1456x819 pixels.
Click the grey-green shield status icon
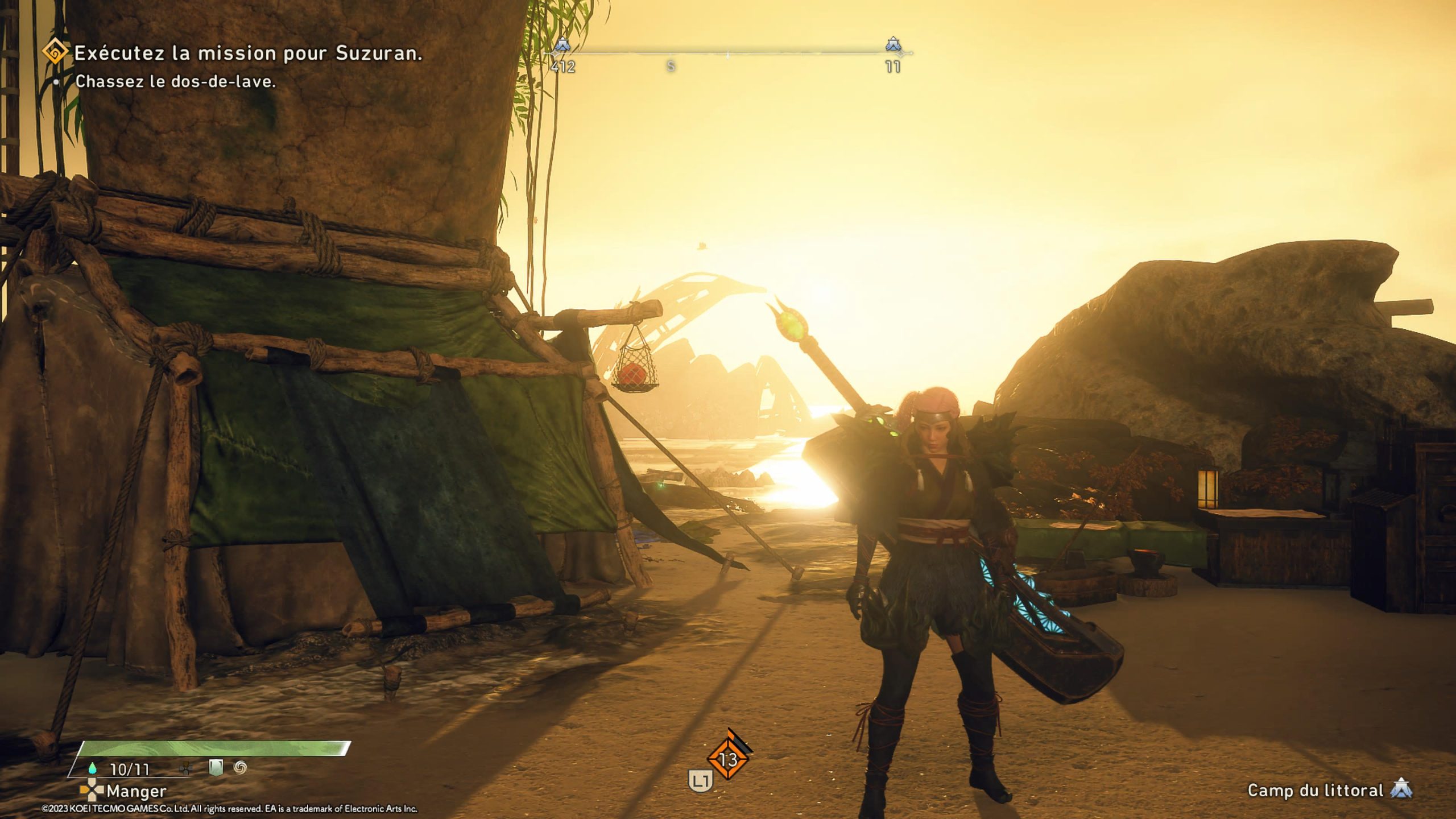(216, 768)
